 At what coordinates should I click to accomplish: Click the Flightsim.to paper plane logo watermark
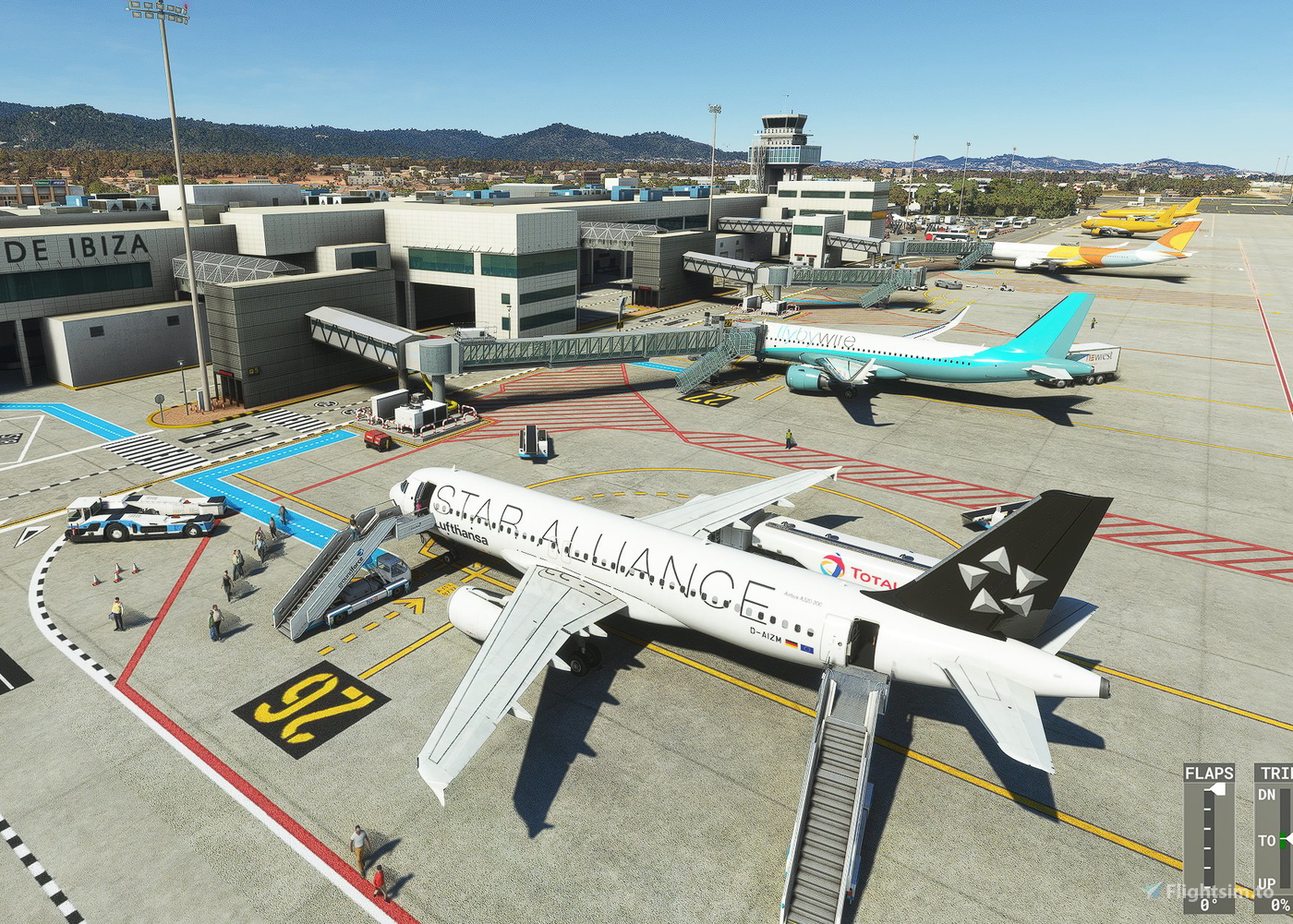point(1151,889)
